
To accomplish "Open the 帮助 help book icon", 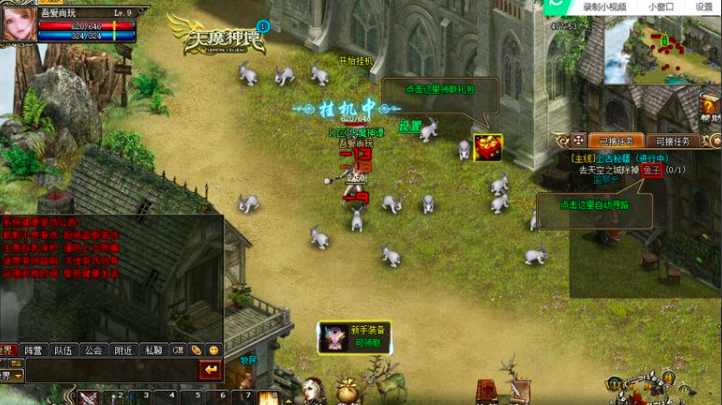I will [709, 106].
